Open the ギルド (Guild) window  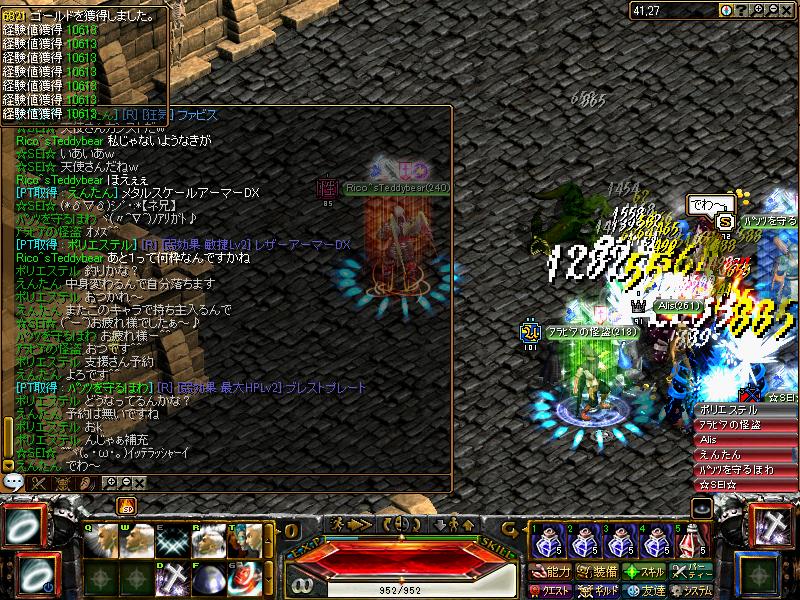click(596, 590)
